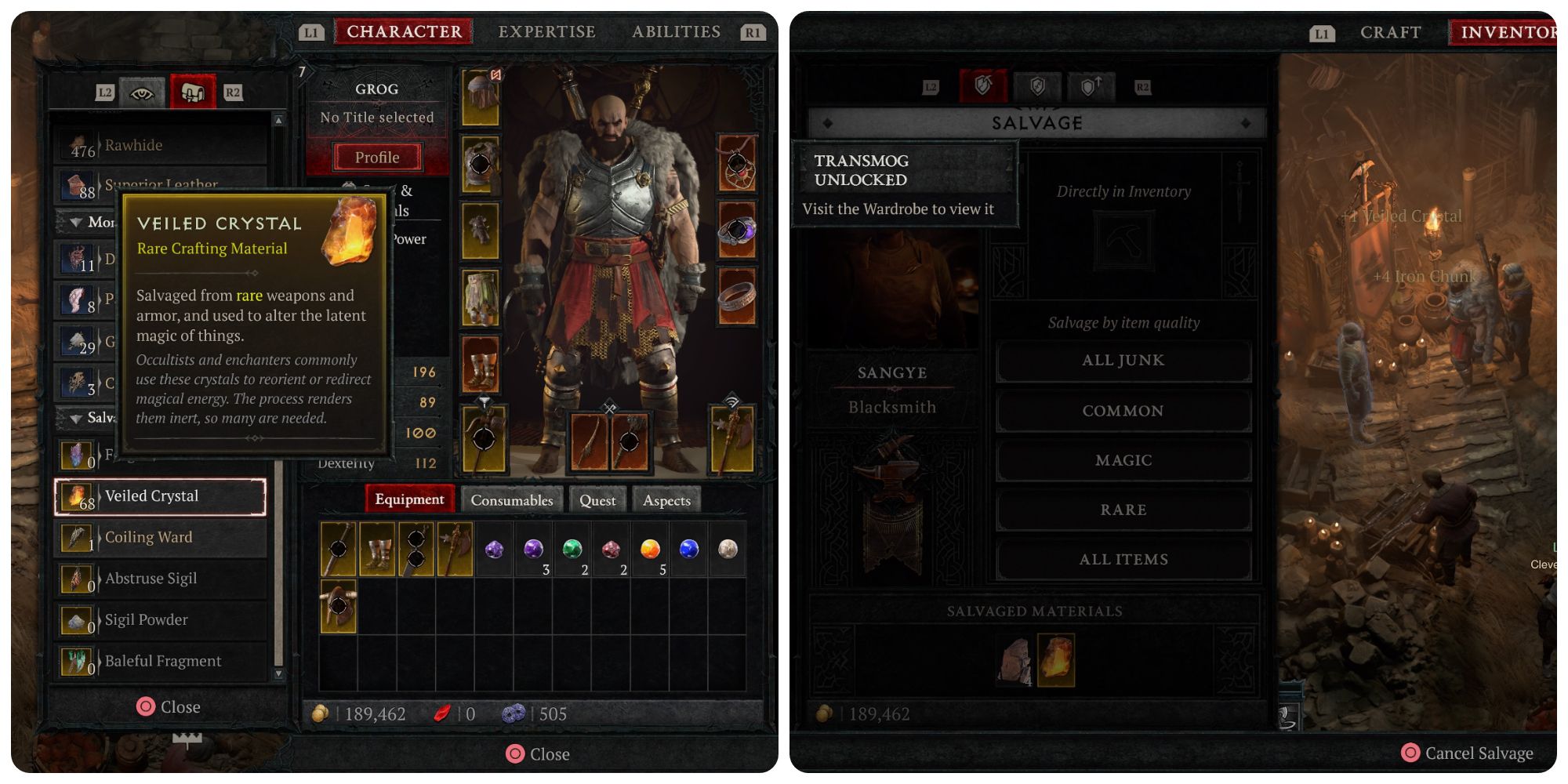Click the highlighted shield-and-hammer Salvage tab icon
Viewport: 1568px width, 784px height.
(985, 87)
